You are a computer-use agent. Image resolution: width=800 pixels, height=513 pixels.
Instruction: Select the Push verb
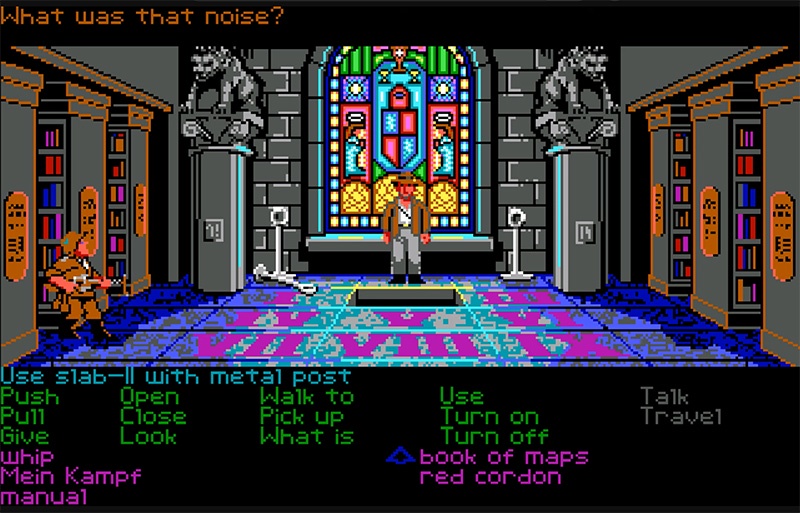(29, 397)
